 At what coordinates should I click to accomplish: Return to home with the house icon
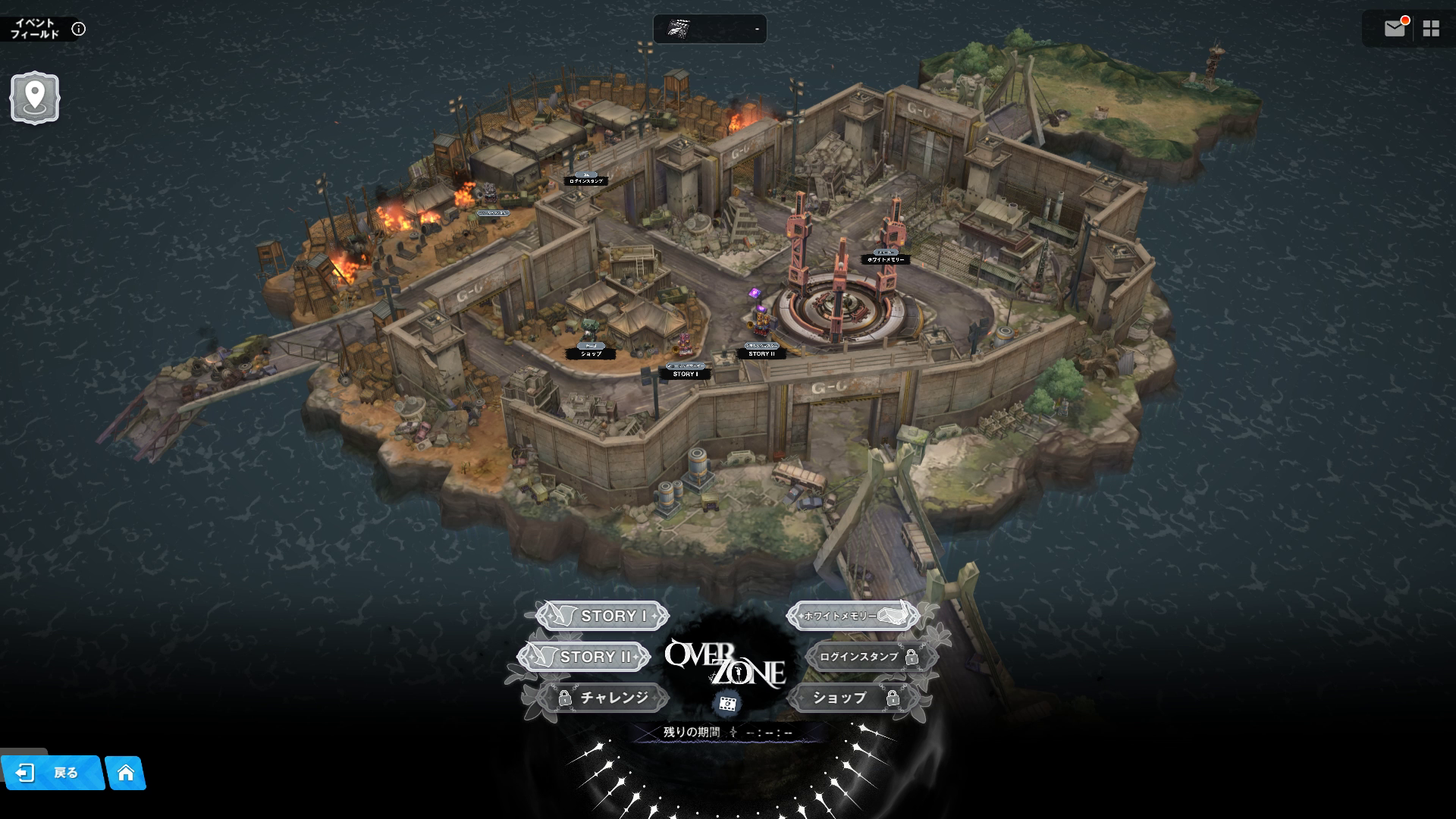tap(126, 773)
